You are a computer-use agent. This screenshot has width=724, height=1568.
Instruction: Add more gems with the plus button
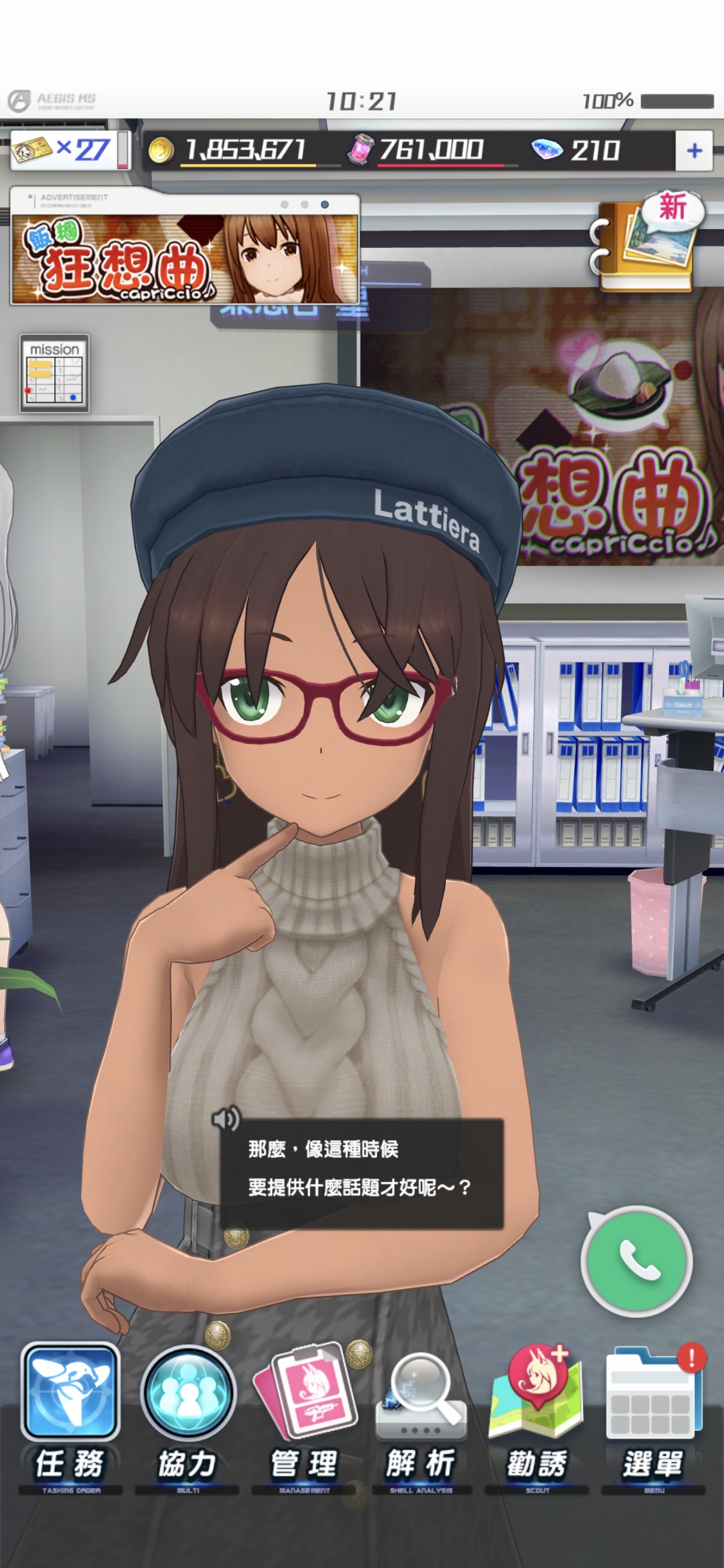point(694,150)
